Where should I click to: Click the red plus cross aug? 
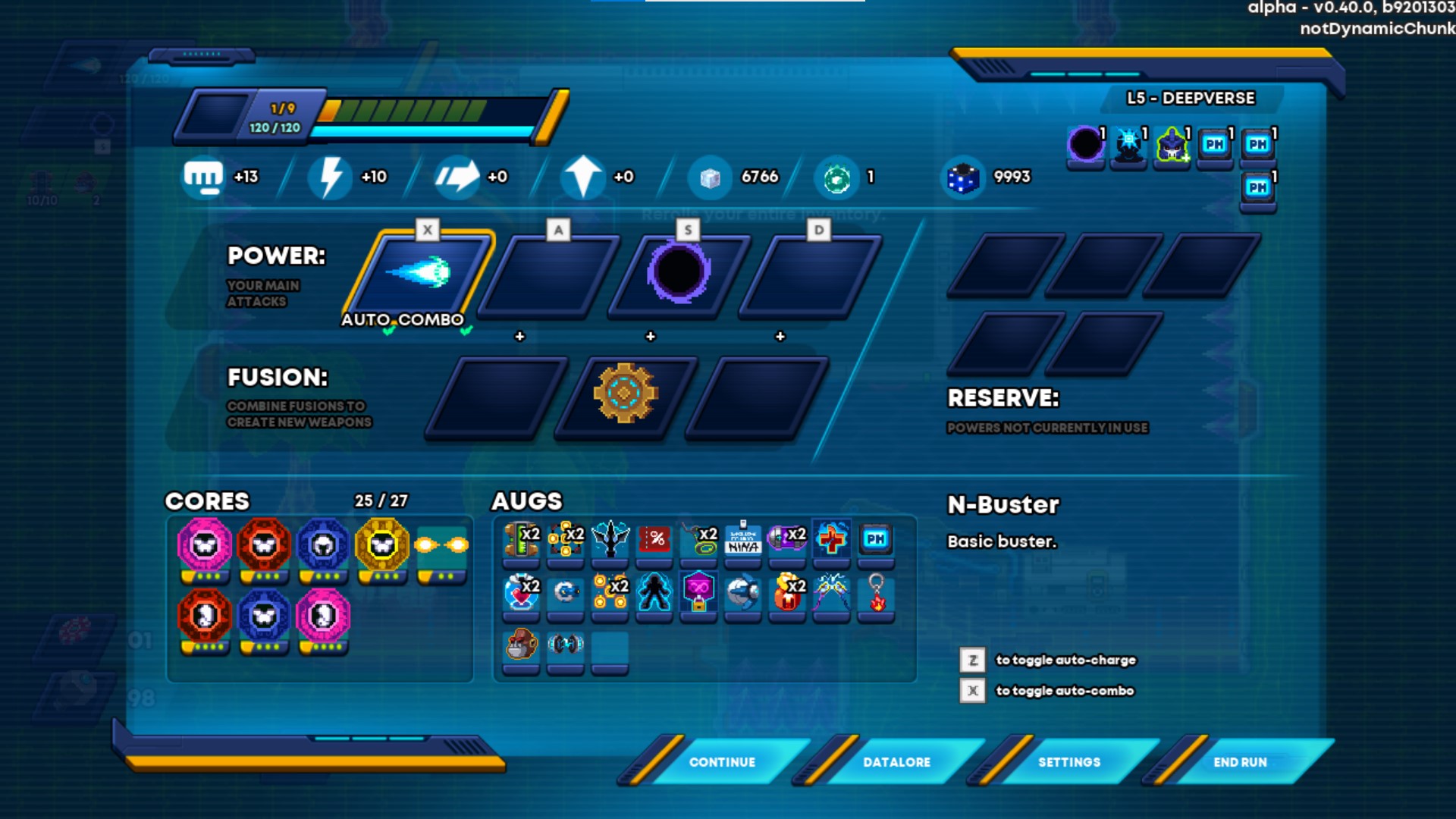pos(832,539)
